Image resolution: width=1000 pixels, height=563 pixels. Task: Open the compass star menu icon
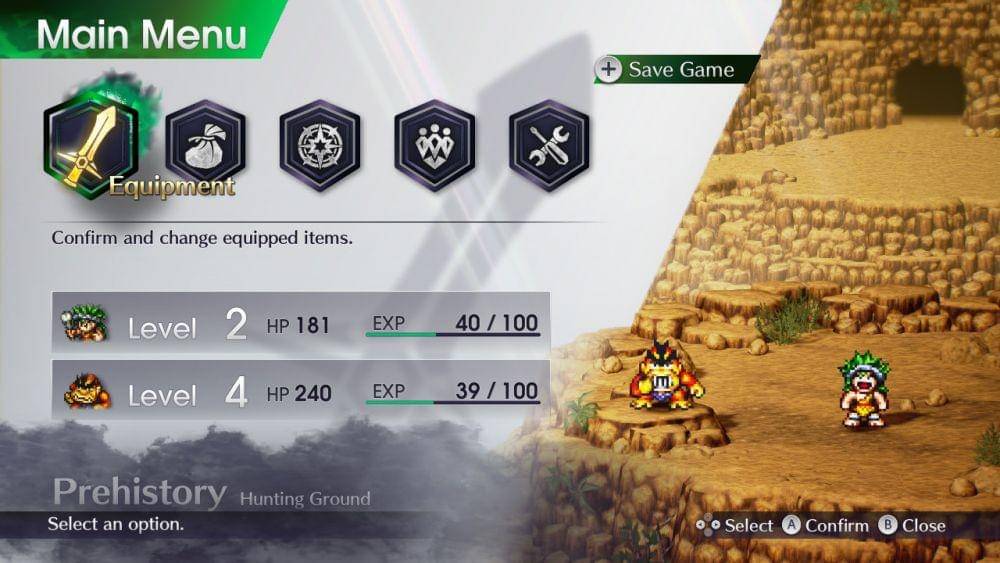(x=320, y=147)
